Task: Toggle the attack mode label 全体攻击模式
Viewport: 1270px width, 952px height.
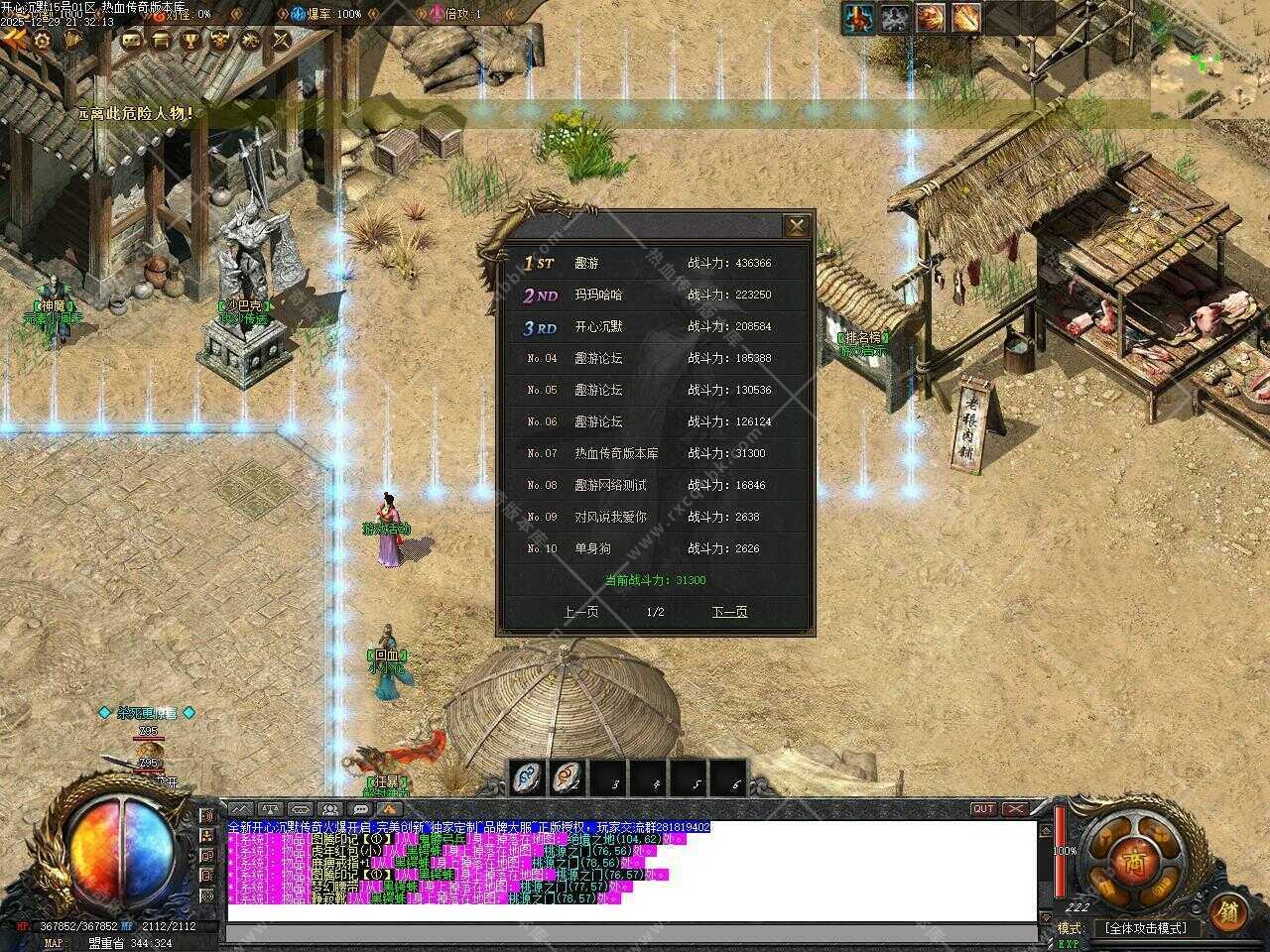Action: coord(1145,928)
